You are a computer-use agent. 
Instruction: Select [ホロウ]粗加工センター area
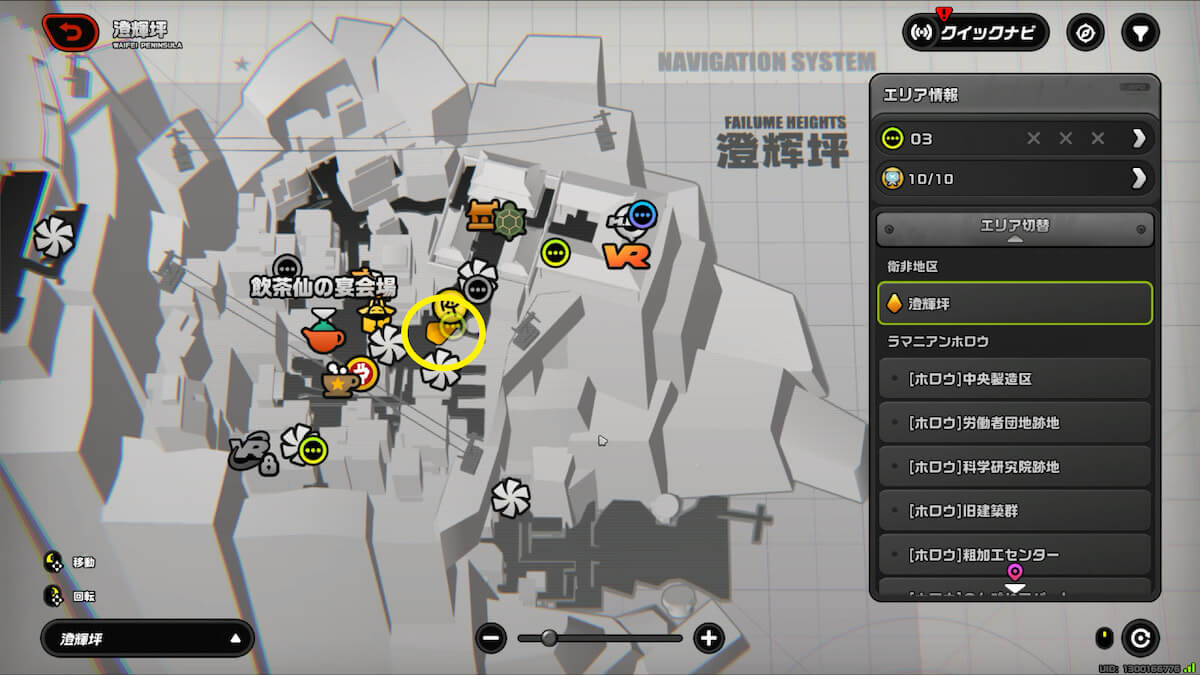[1014, 555]
